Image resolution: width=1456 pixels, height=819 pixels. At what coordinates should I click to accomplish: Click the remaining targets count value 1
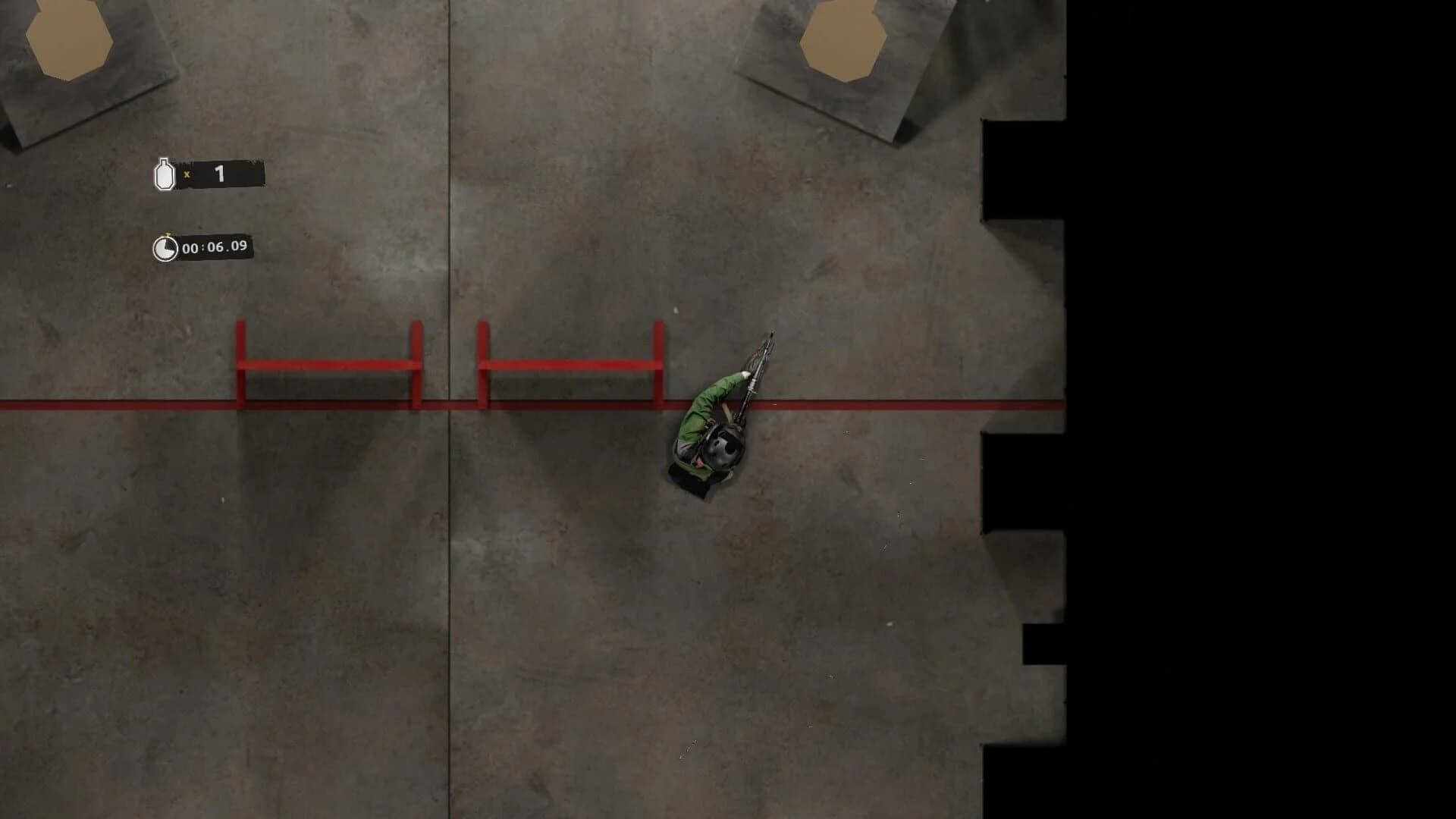click(x=219, y=173)
